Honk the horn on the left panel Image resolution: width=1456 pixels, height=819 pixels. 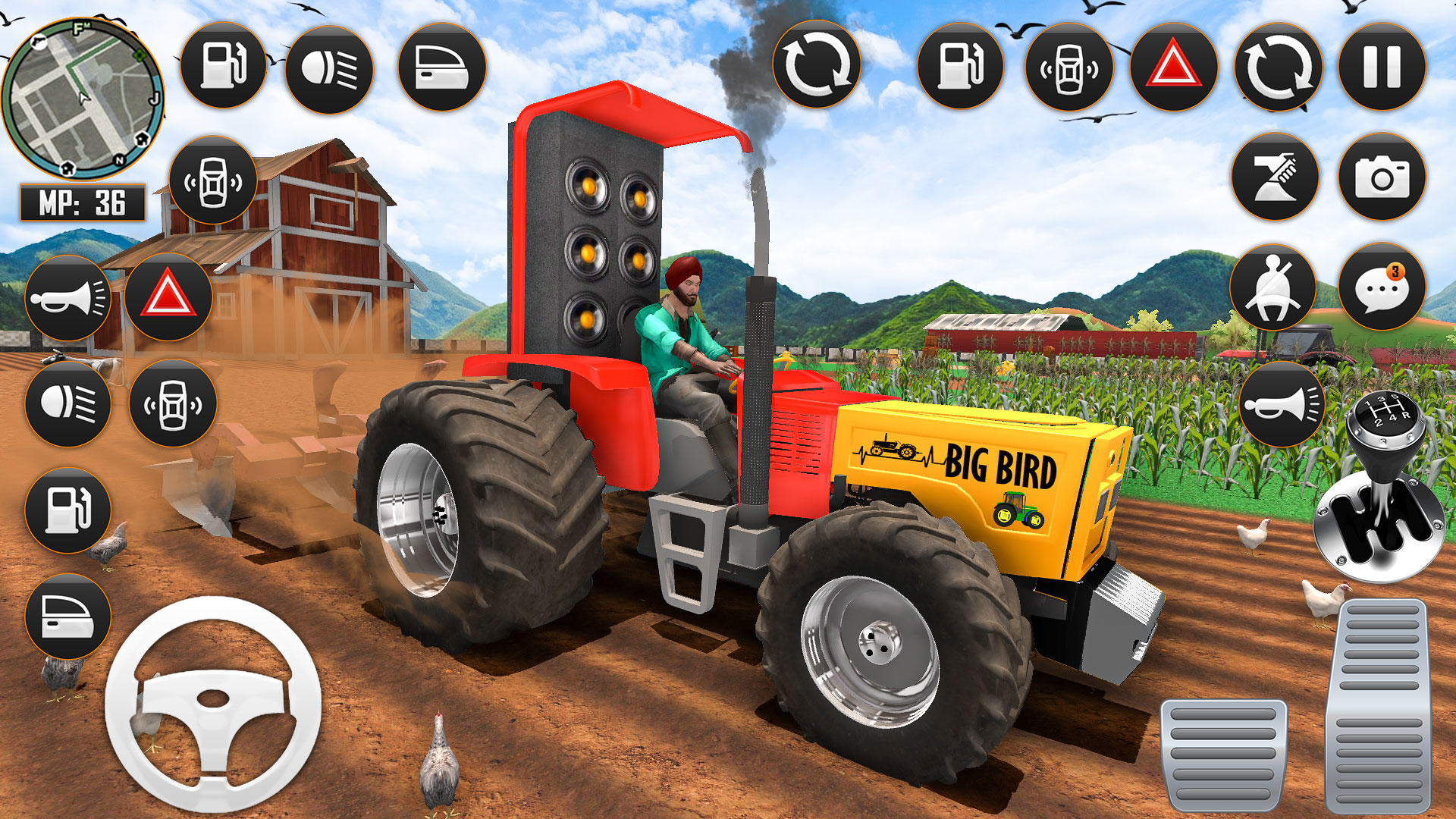tap(67, 297)
